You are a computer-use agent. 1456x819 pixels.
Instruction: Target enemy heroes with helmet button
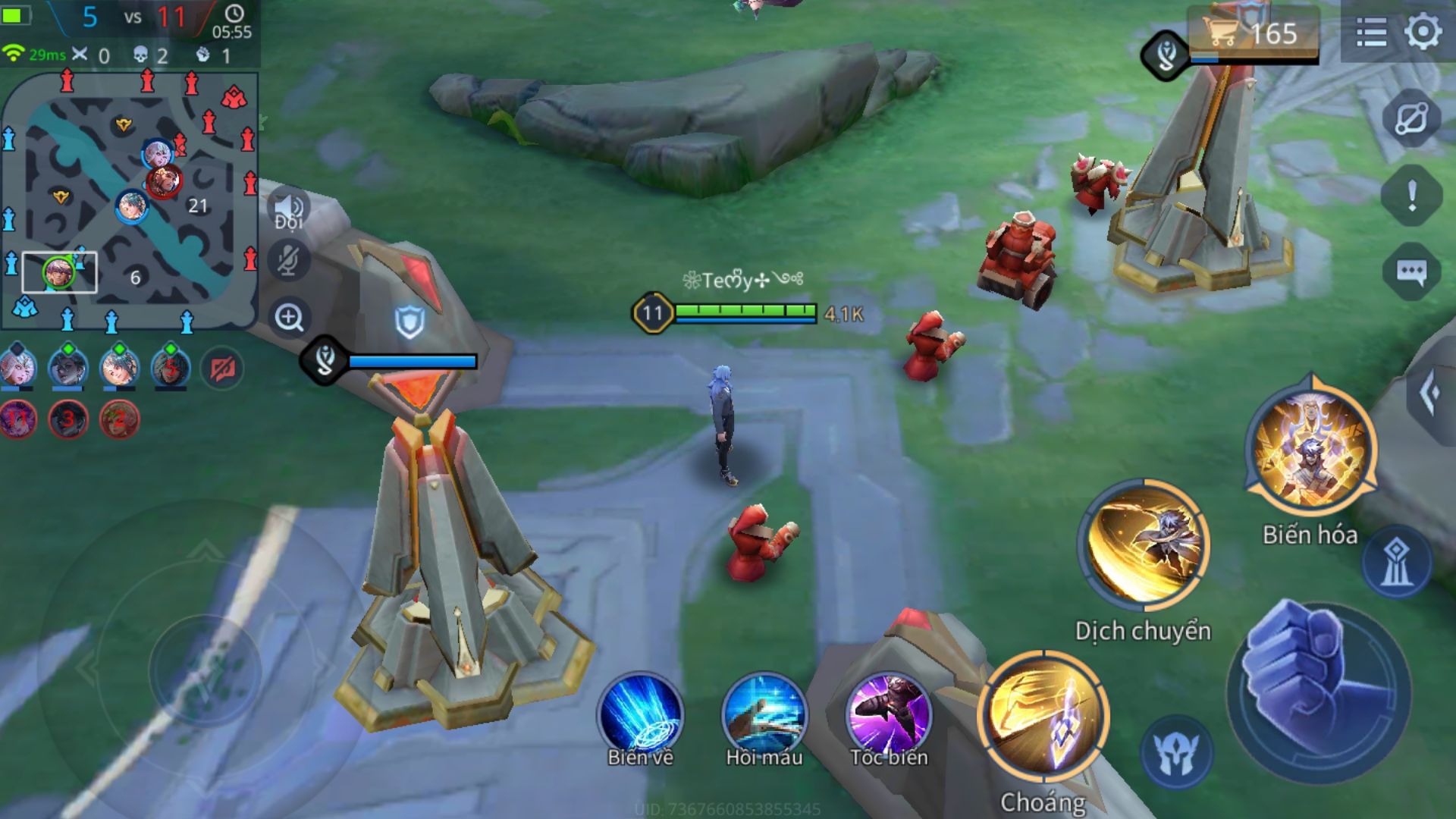click(x=1176, y=752)
